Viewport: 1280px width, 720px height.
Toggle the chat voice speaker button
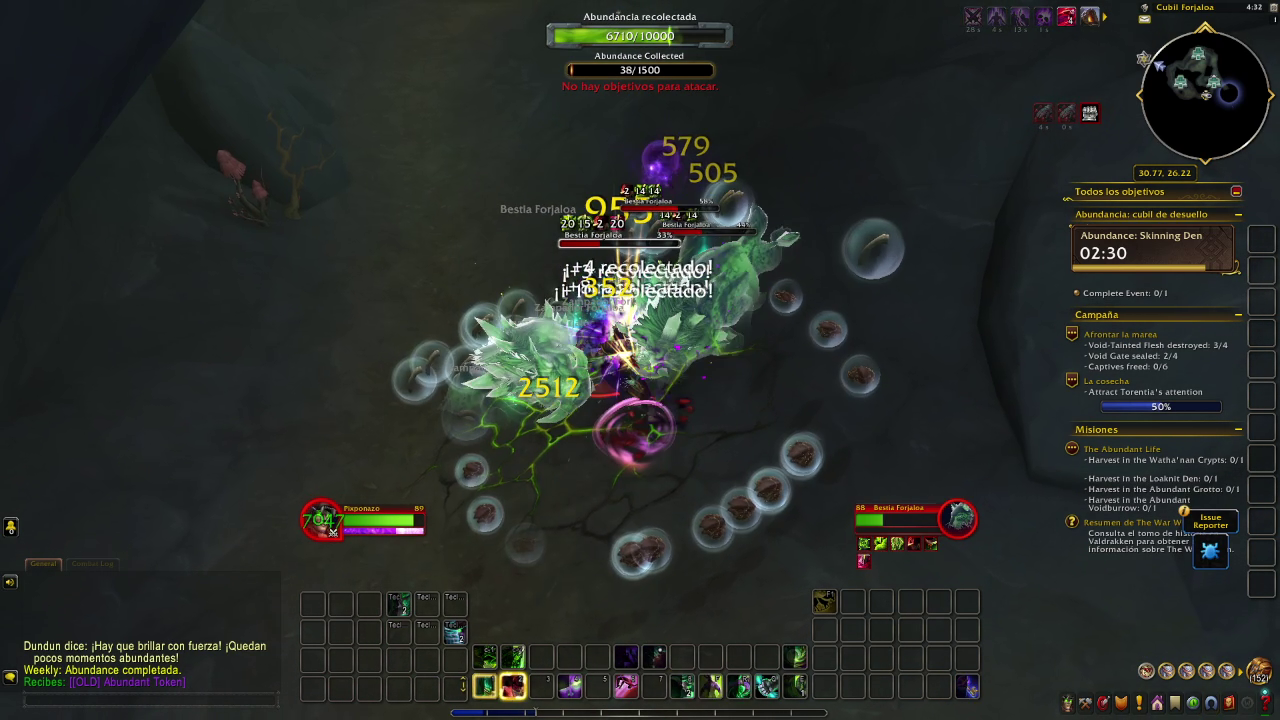[10, 582]
